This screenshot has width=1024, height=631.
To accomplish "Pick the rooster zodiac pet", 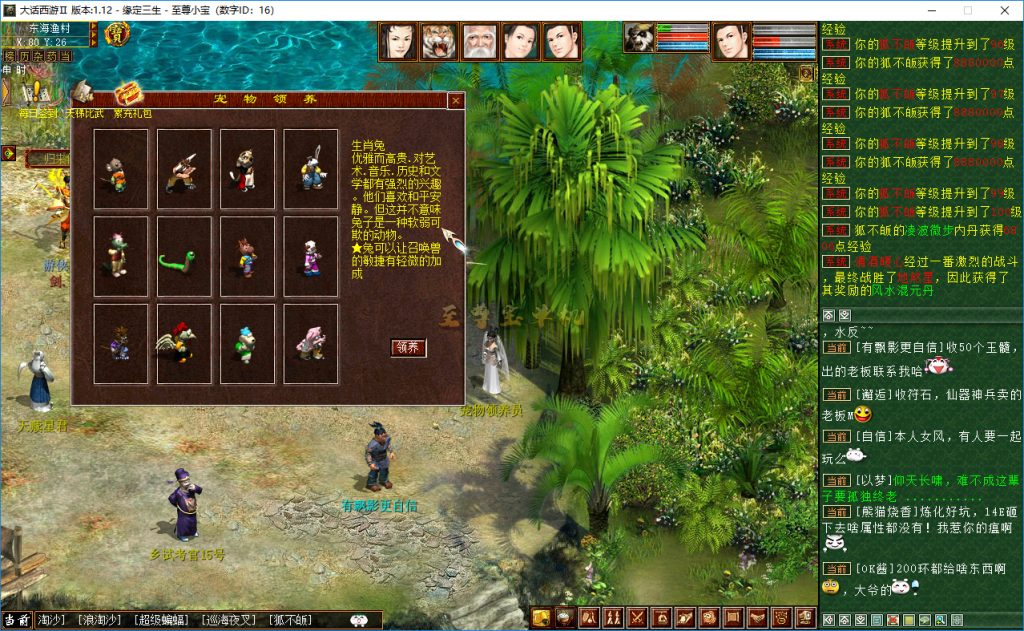I will (x=184, y=344).
